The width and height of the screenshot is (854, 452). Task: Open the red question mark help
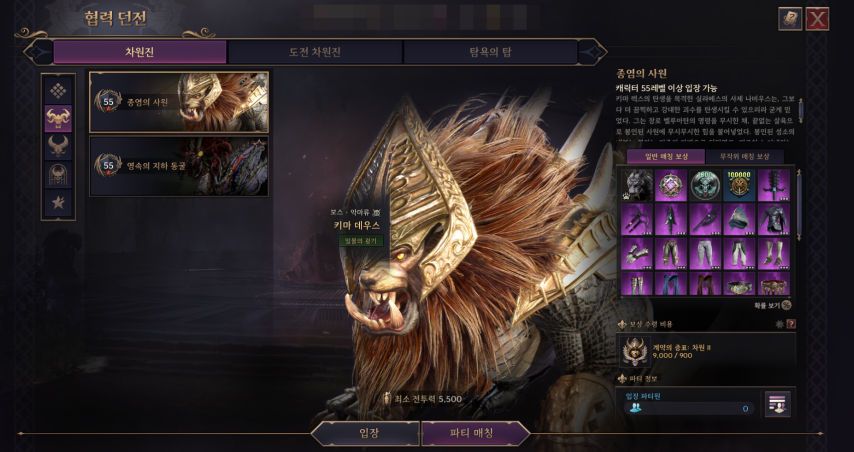pos(791,324)
